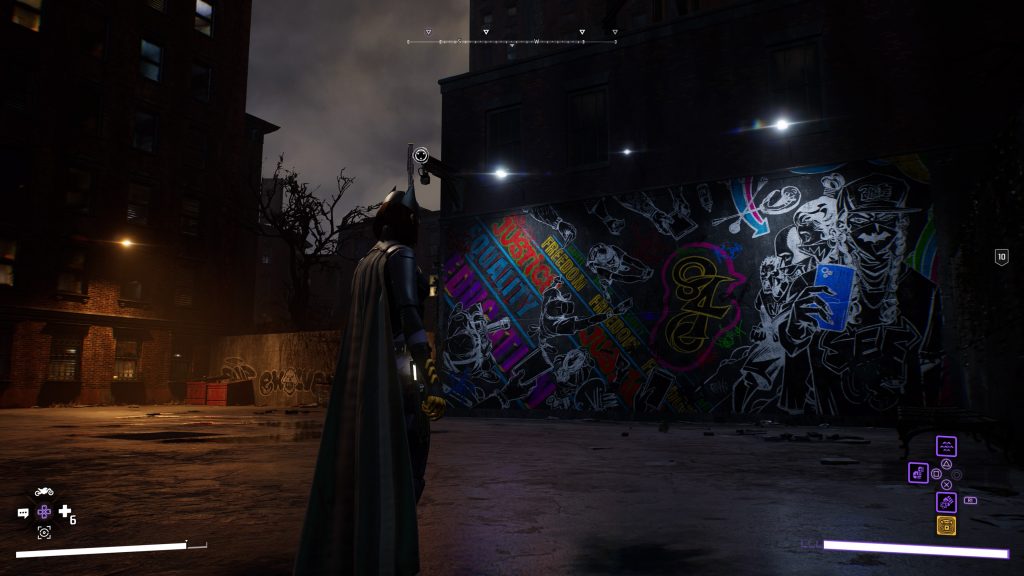Open the chat bubble emote icon

pos(23,513)
